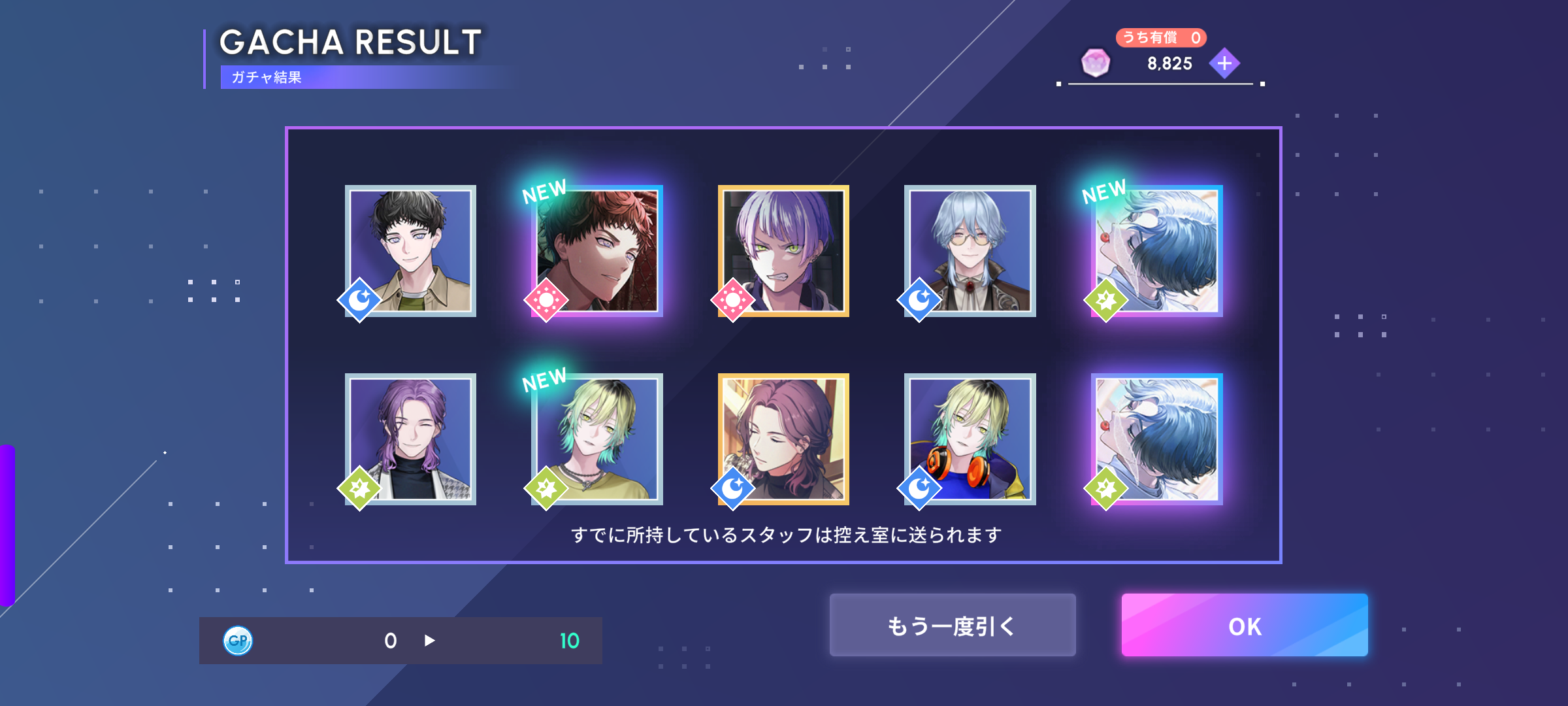This screenshot has height=706, width=1568.
Task: Open the blue-haired card without a NEW badge
Action: pos(1156,439)
